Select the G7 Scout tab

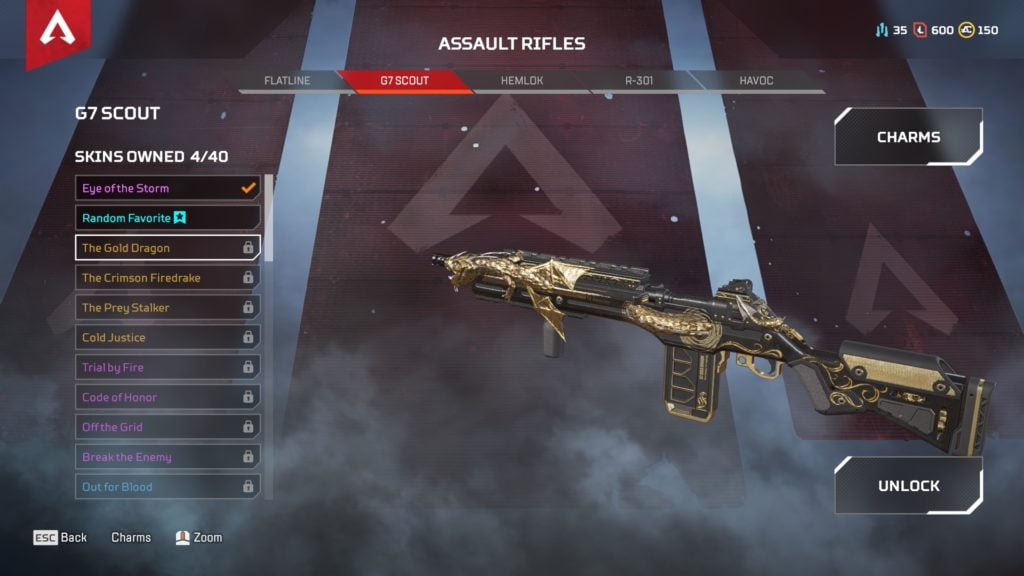(x=403, y=81)
